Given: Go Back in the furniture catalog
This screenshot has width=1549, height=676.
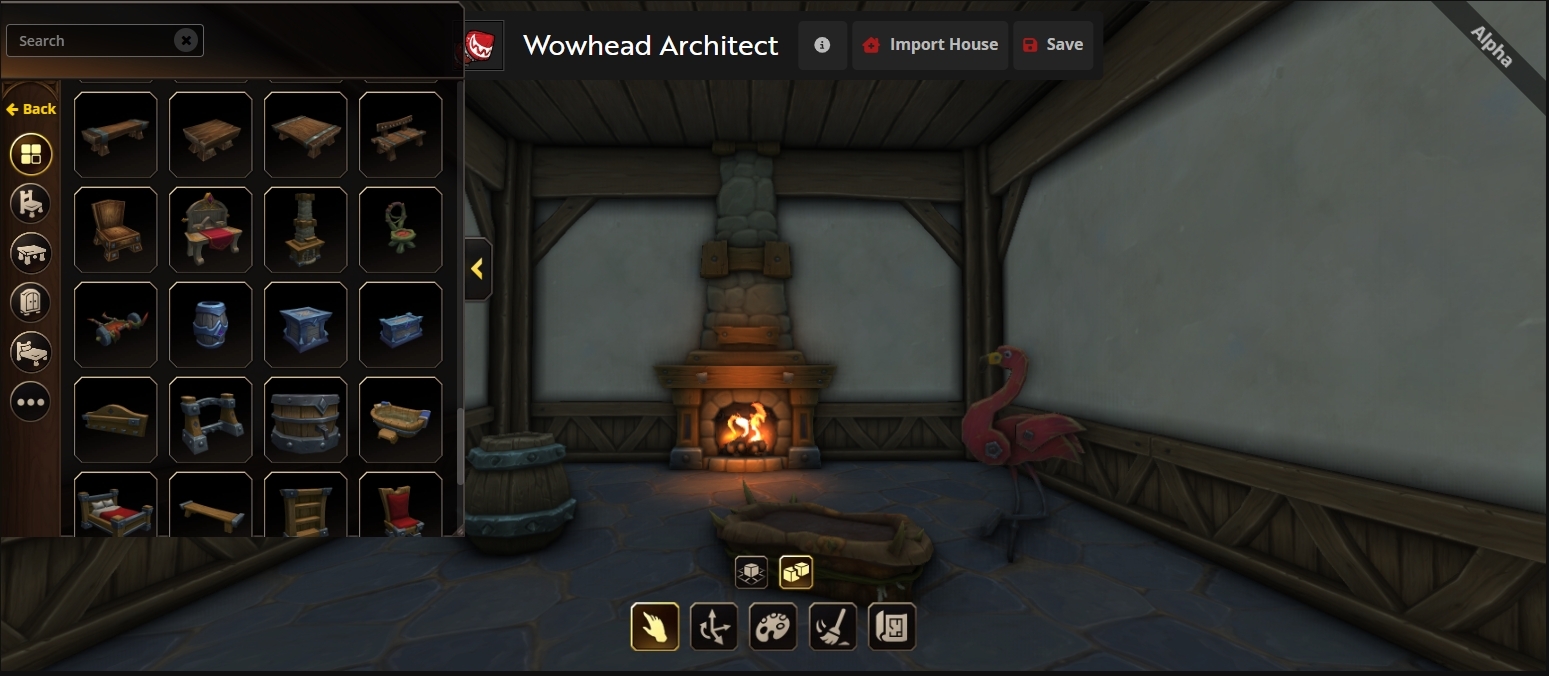Looking at the screenshot, I should 31,109.
